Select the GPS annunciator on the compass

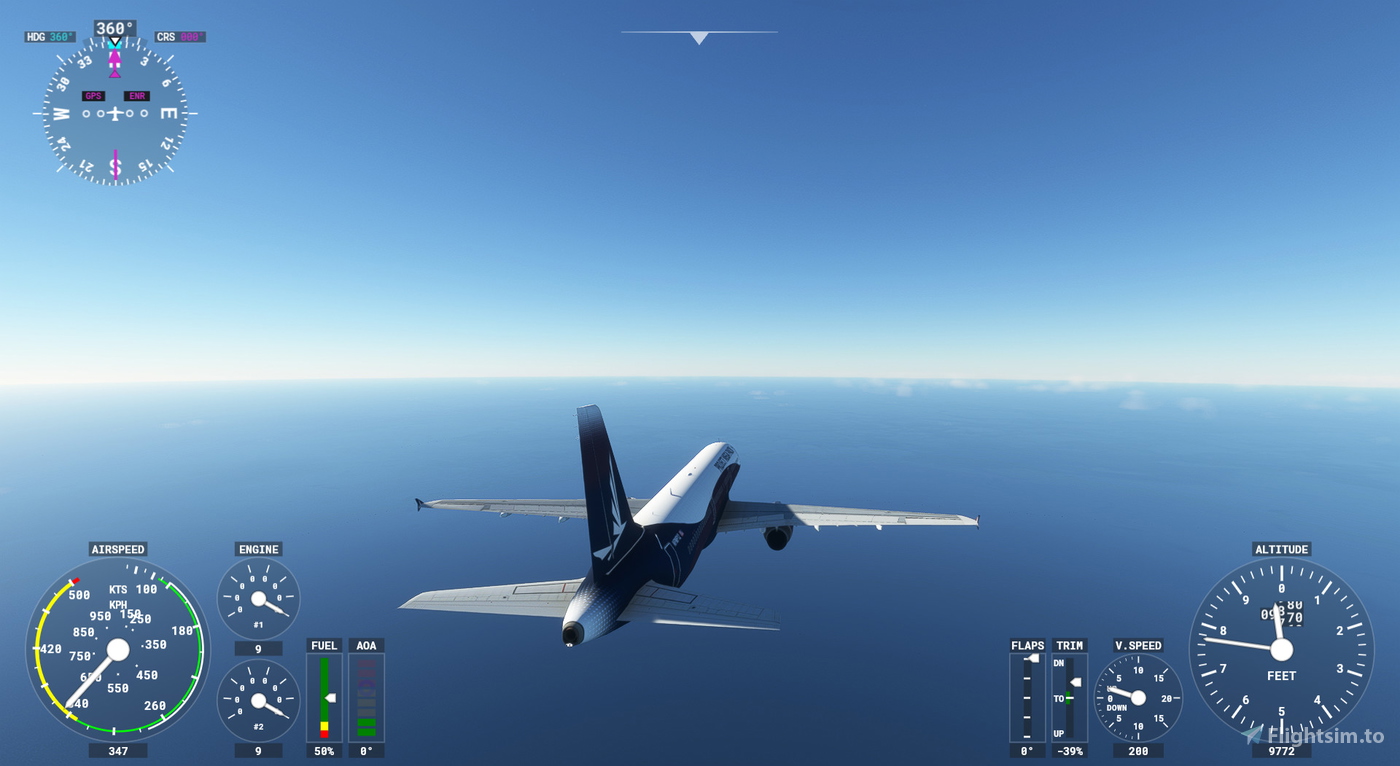93,96
